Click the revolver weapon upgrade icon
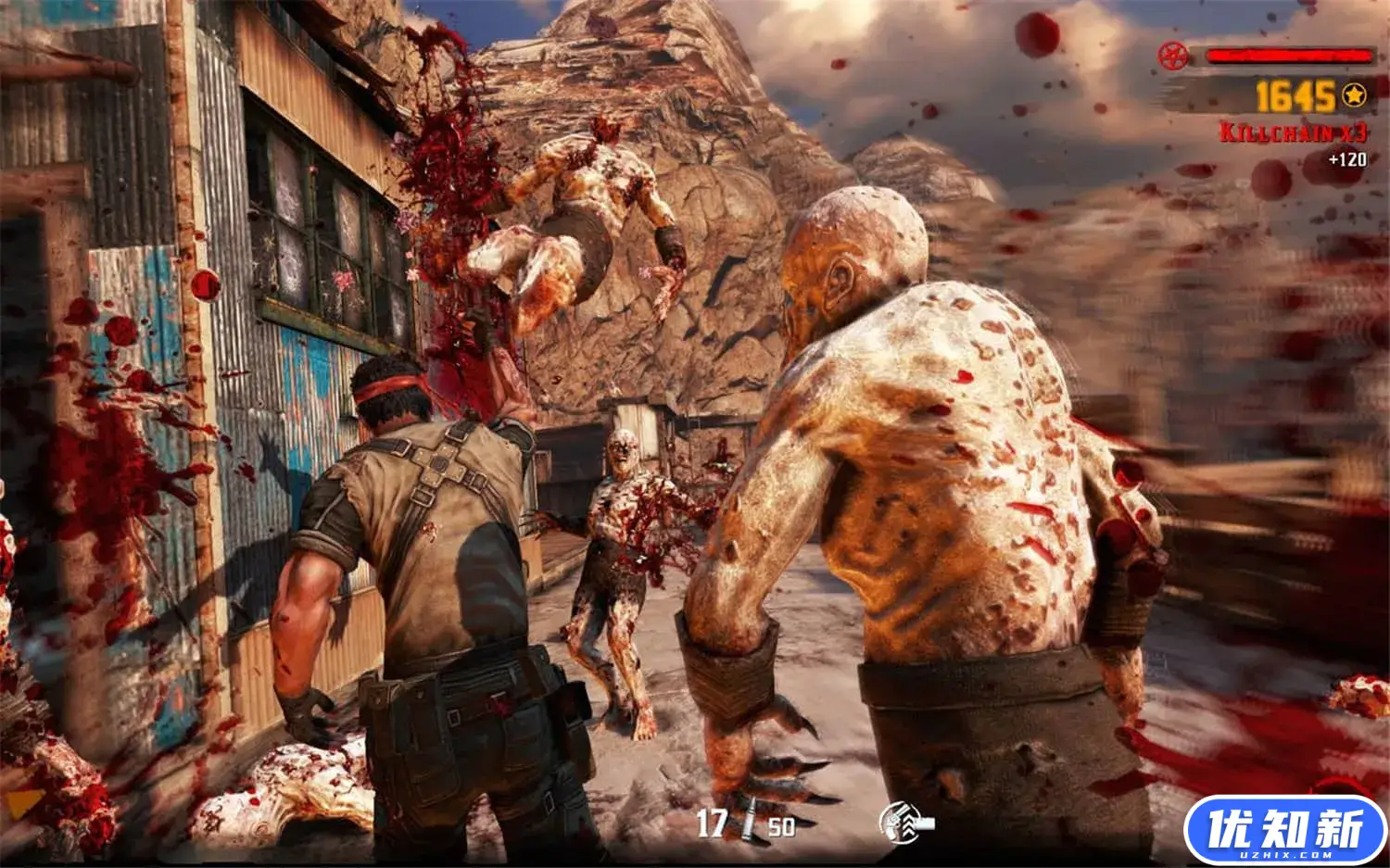1390x868 pixels. (x=905, y=821)
